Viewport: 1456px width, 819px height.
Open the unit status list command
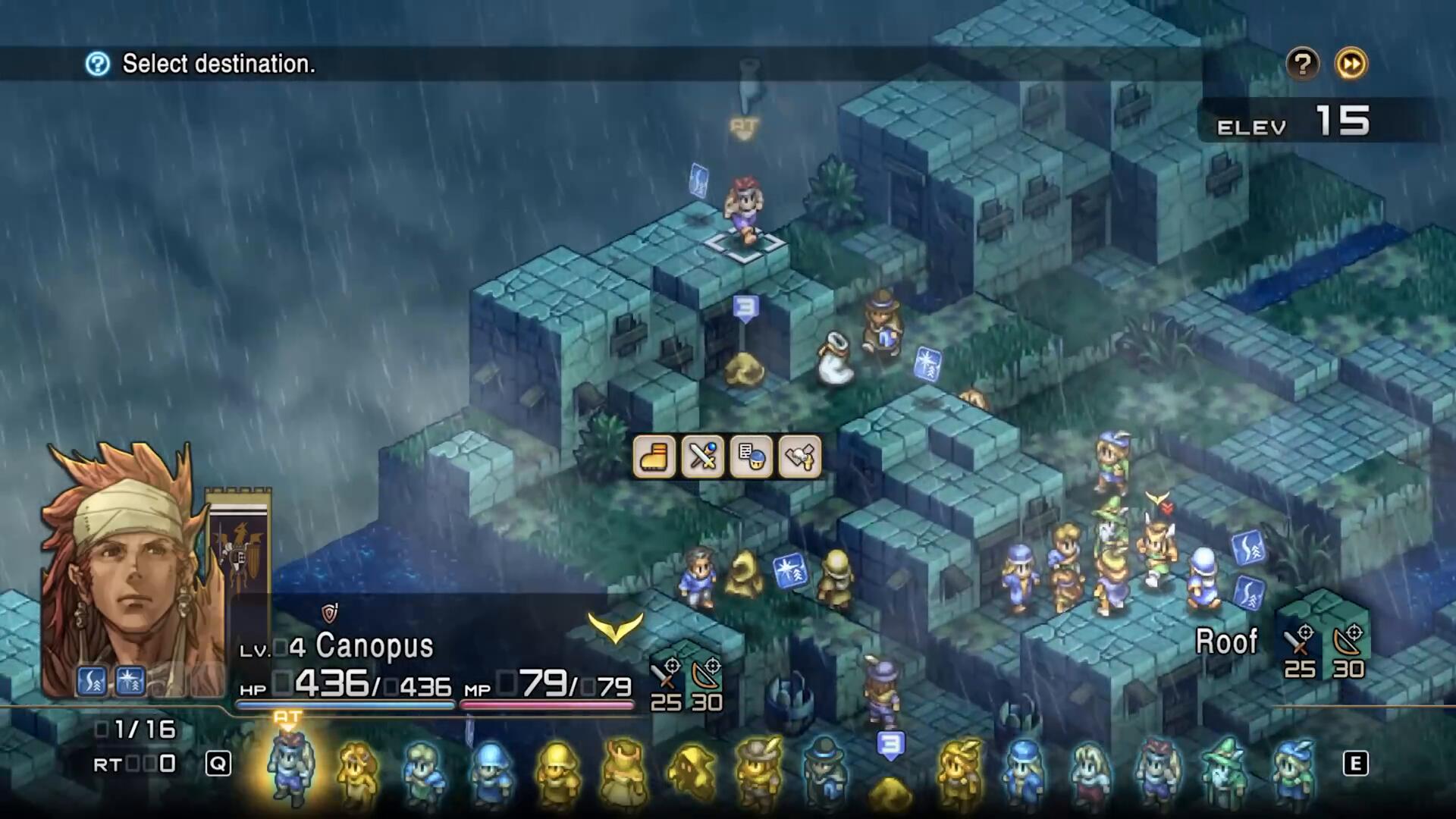751,457
